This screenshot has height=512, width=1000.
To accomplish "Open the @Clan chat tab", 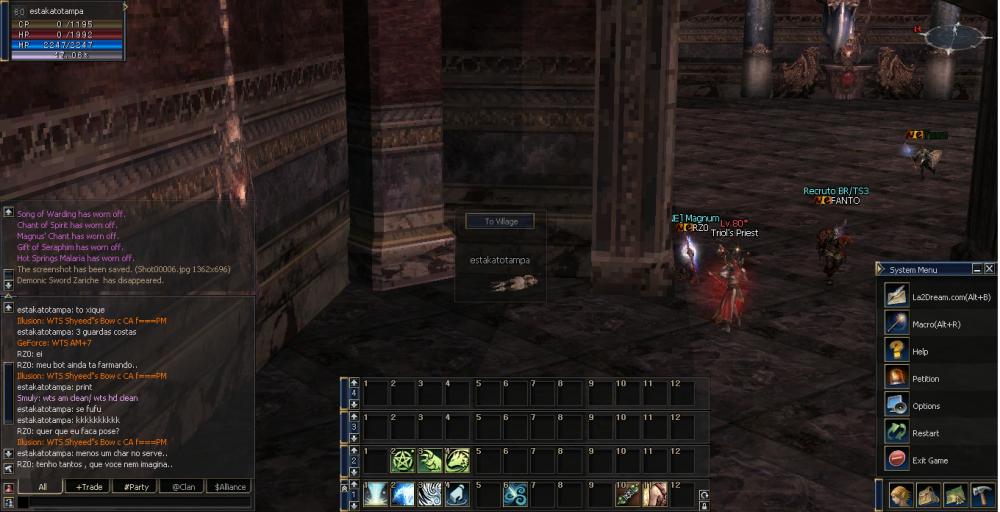I will 182,487.
